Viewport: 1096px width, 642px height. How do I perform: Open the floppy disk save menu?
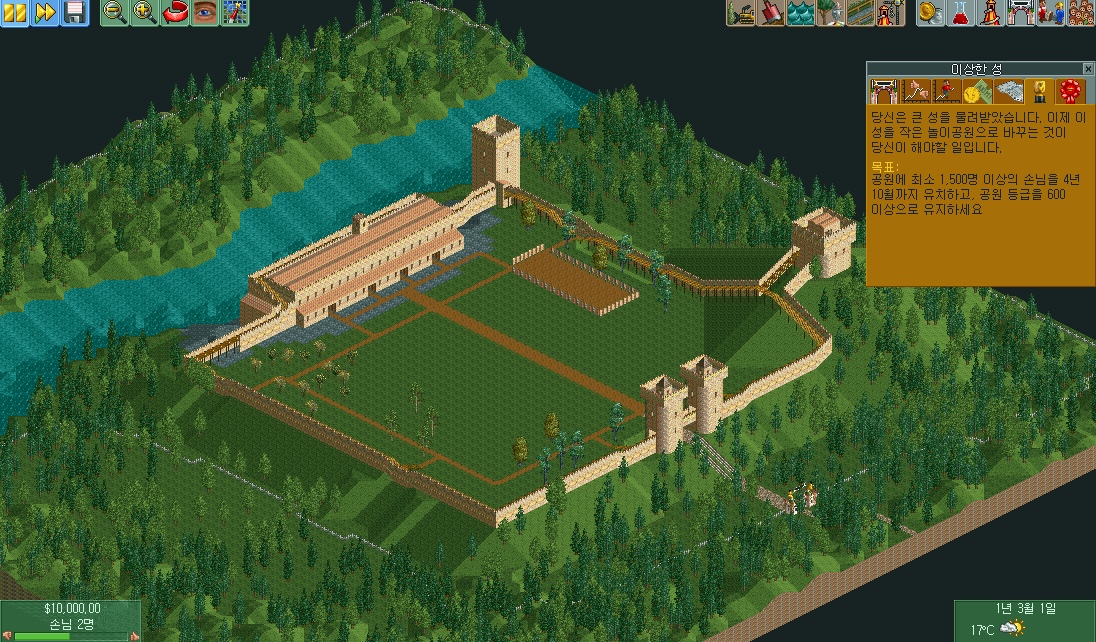(74, 13)
